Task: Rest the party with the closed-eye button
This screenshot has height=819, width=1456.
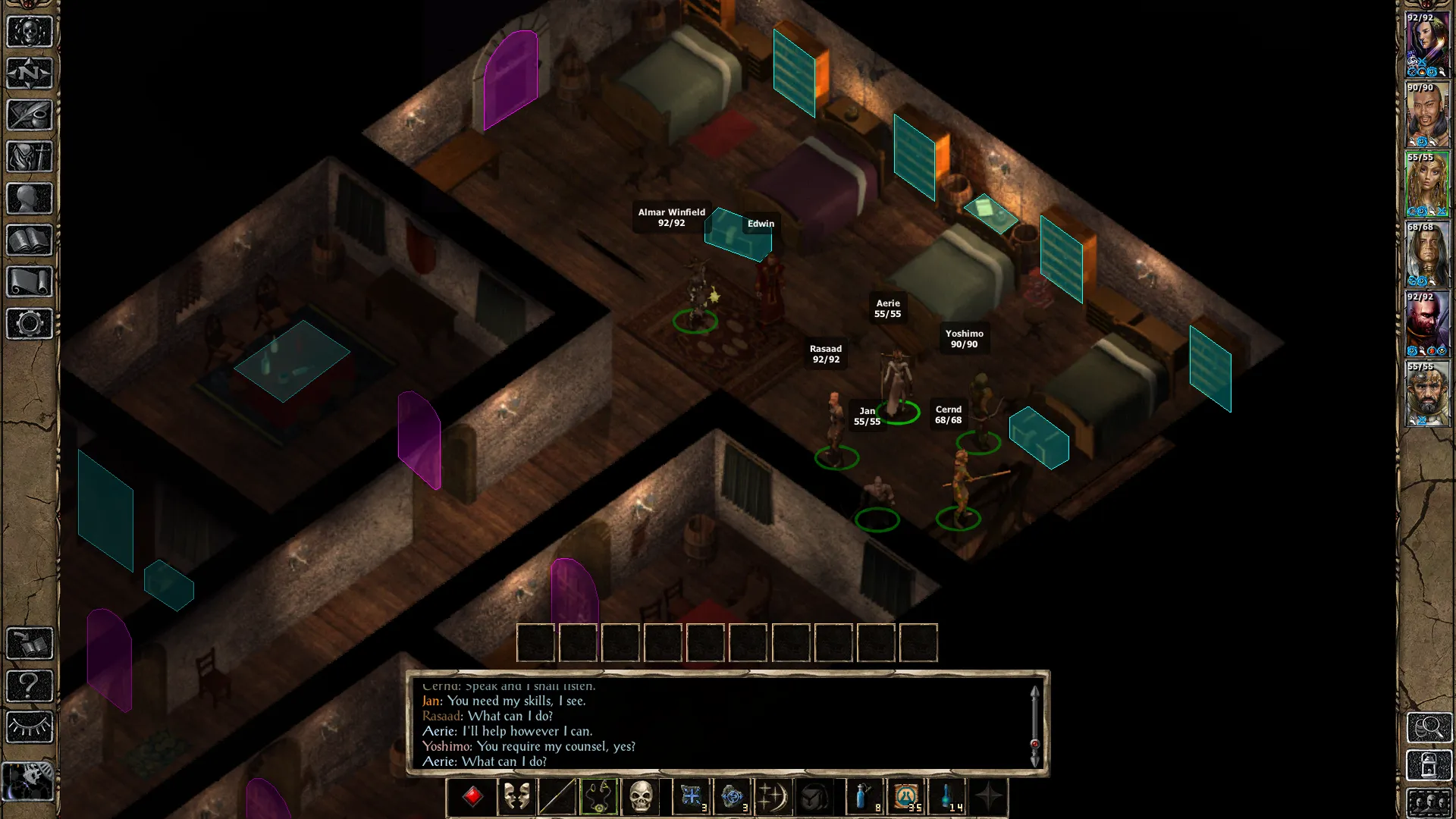Action: 29,727
